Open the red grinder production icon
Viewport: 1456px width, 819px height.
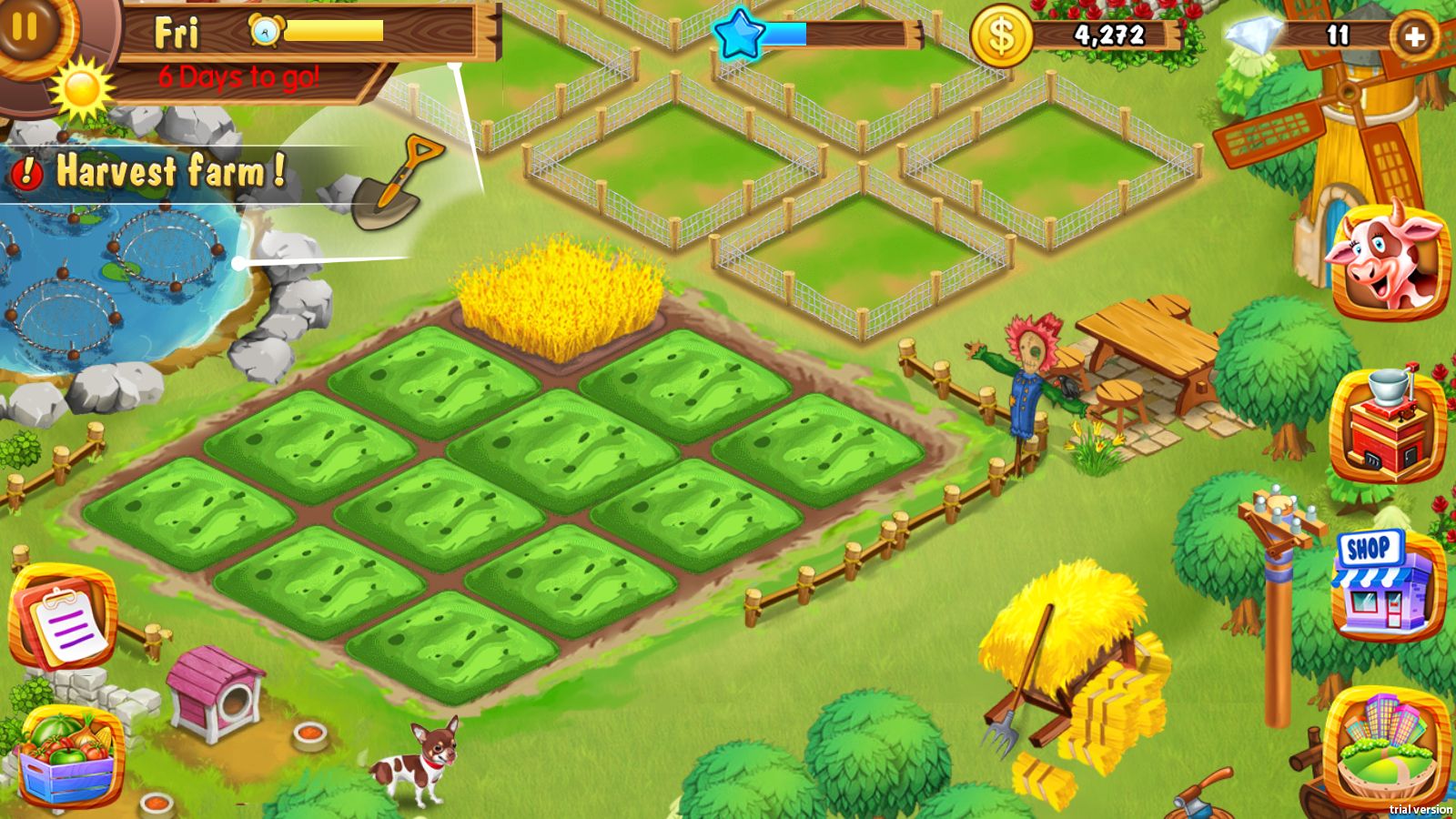[1386, 425]
